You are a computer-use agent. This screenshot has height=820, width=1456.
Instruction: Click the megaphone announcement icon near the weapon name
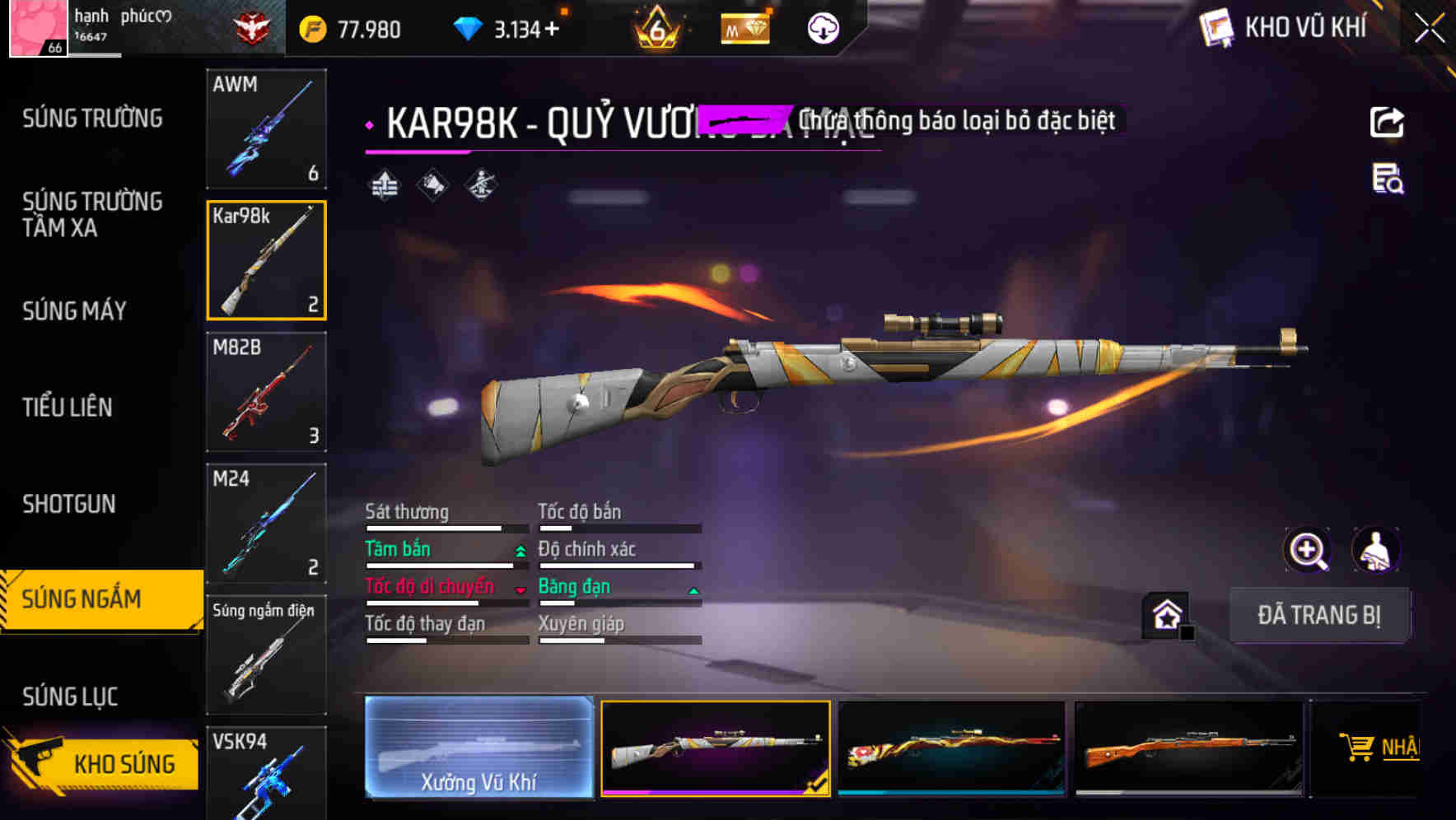tap(431, 184)
